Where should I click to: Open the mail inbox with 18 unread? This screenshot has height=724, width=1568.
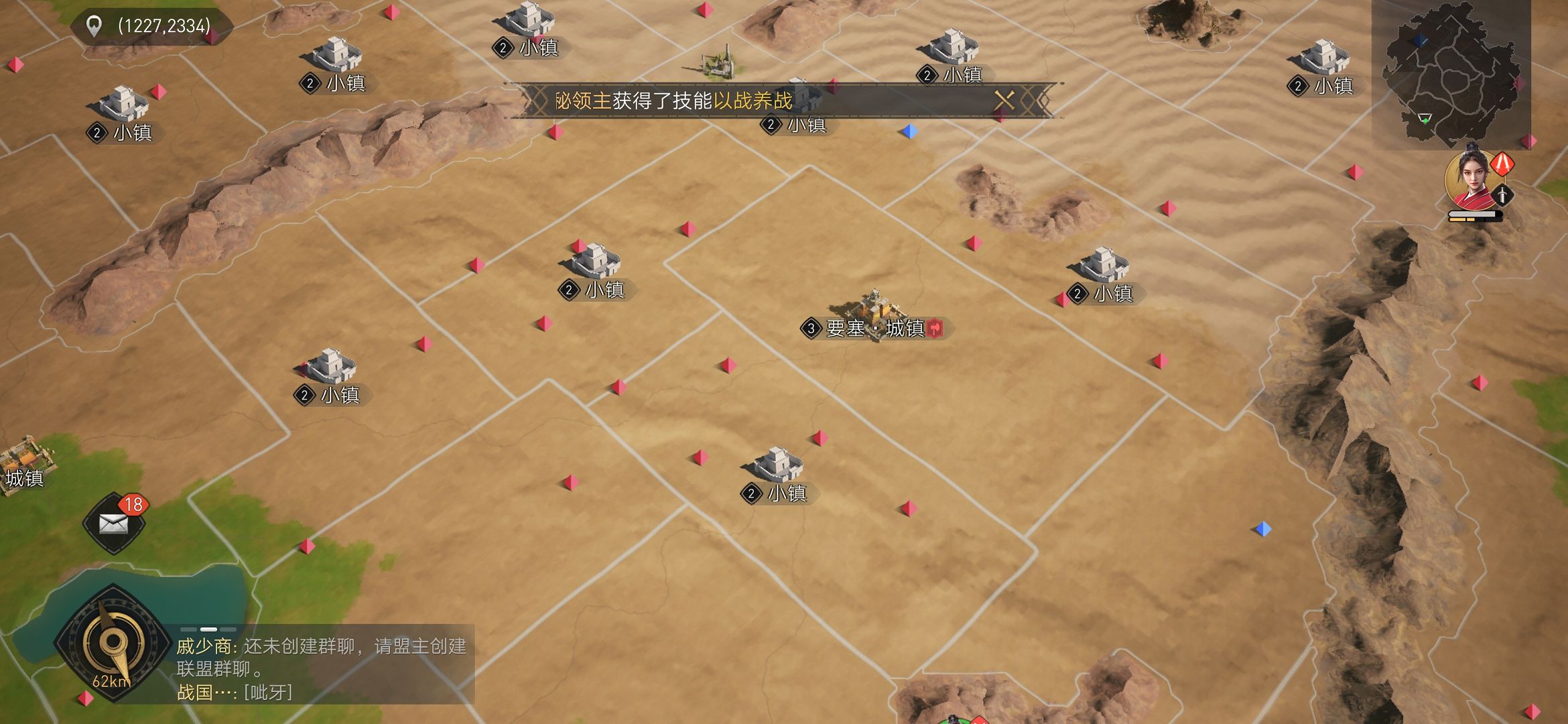click(x=114, y=524)
